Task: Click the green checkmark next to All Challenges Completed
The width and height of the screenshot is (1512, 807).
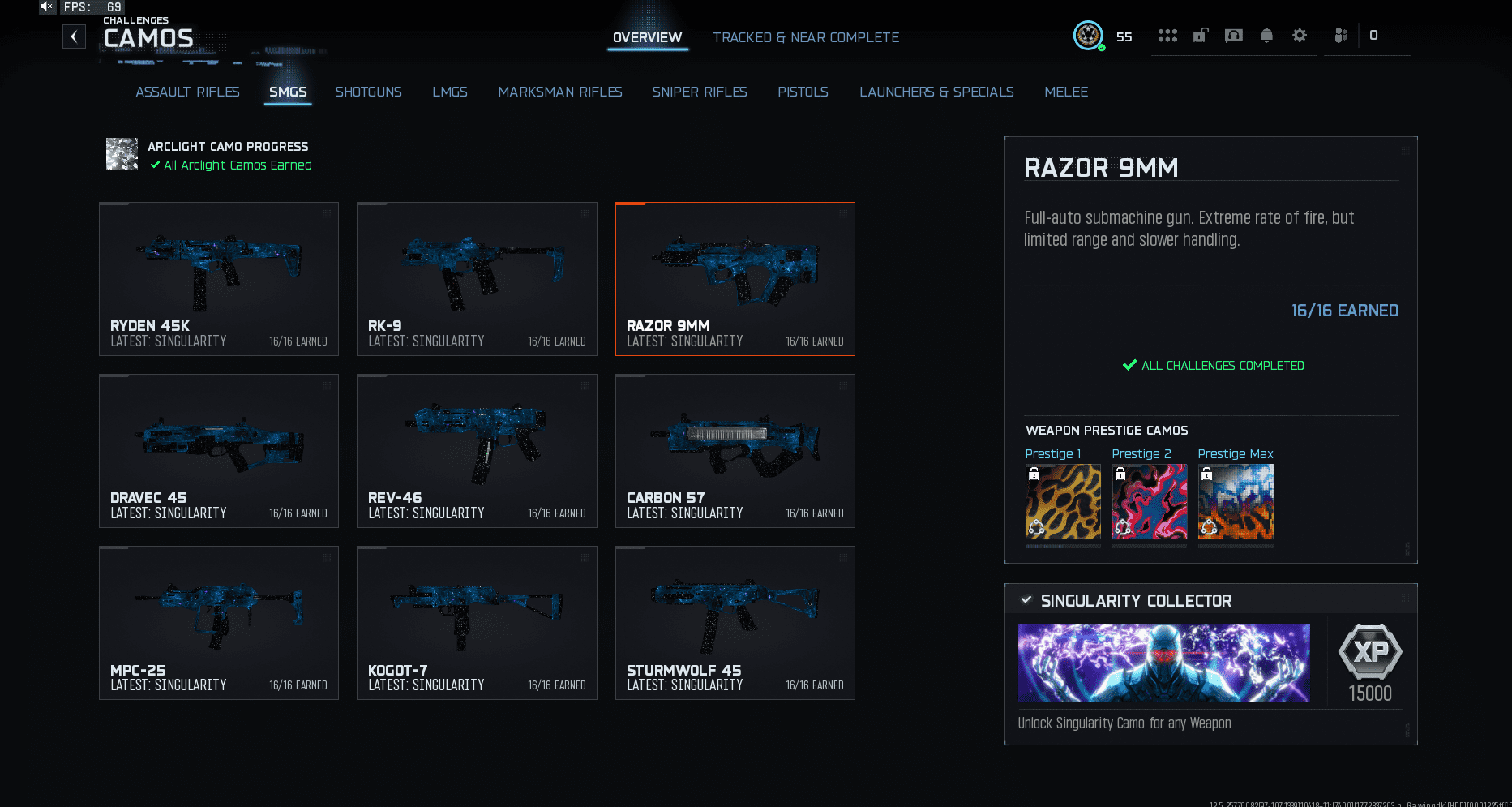Action: click(1128, 365)
